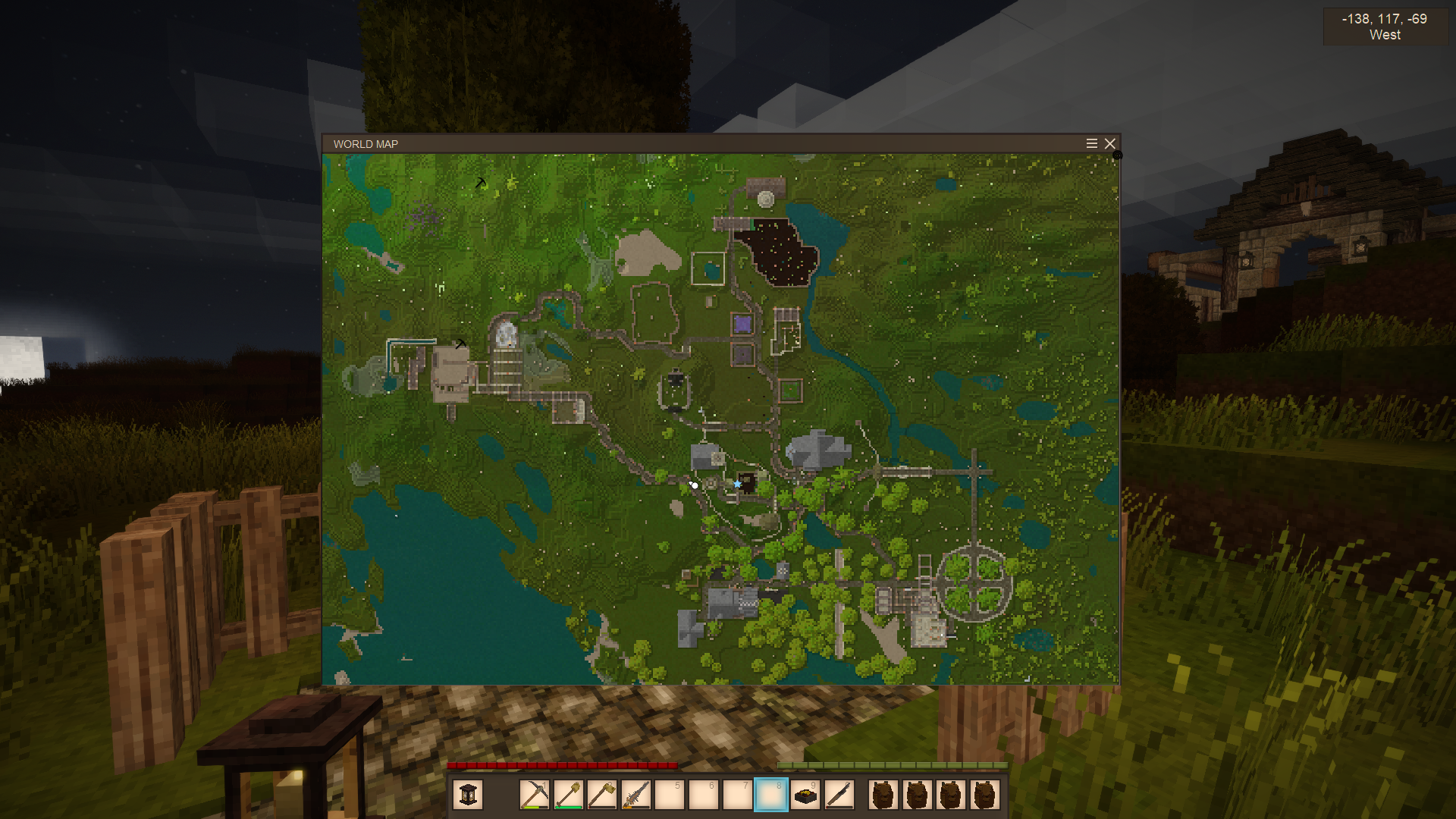Select the axe hotbar slot

[x=602, y=795]
